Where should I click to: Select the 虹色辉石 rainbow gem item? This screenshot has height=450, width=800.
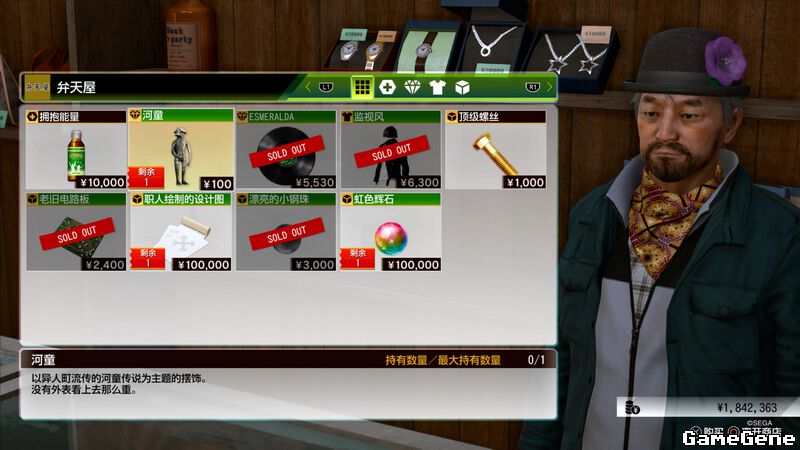point(390,233)
